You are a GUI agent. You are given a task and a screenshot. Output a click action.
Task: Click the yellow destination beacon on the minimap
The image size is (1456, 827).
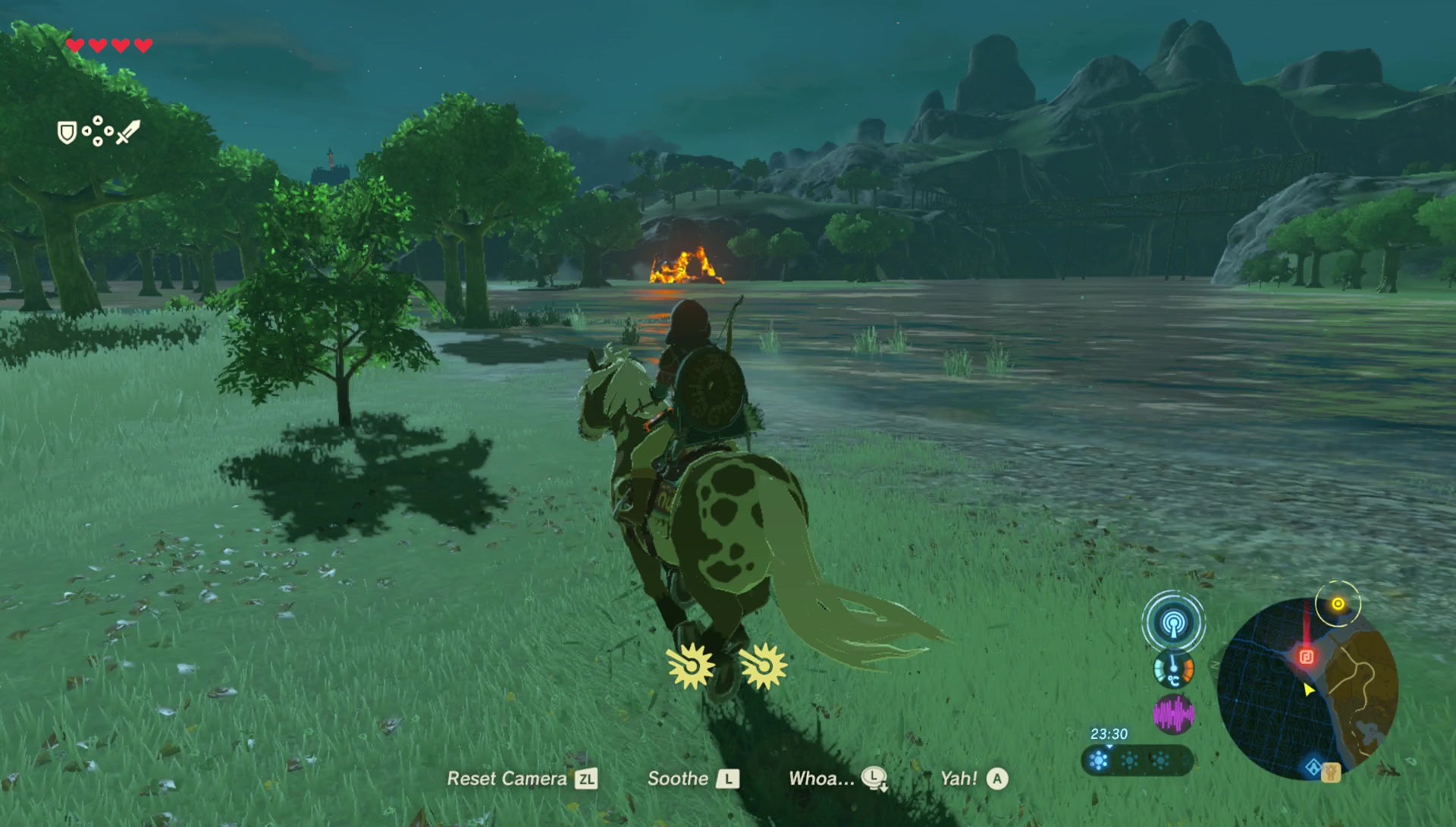pyautogui.click(x=1338, y=605)
